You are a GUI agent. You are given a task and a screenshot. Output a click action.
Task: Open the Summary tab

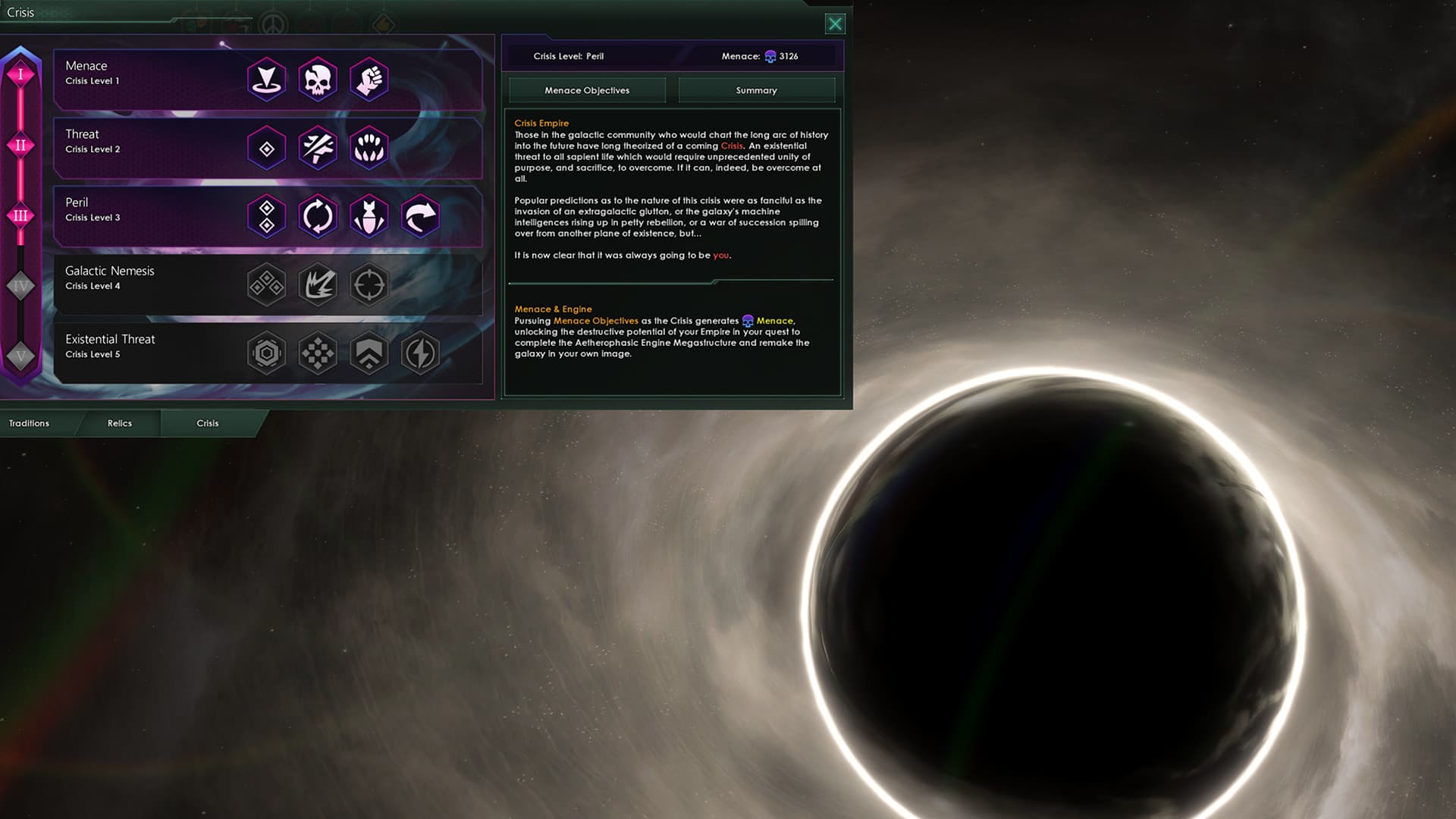[755, 90]
